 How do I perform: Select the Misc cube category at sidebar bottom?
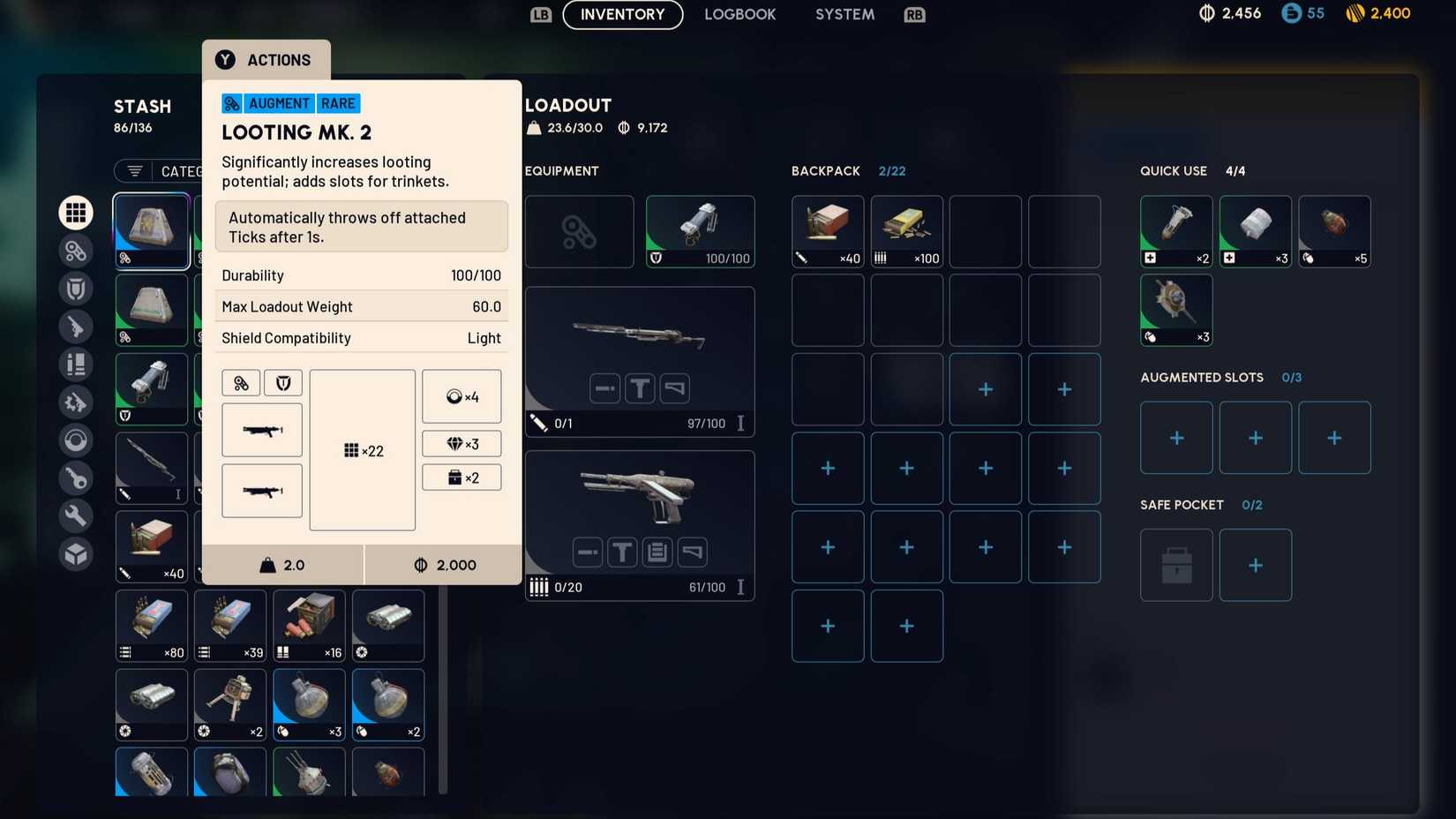(76, 554)
